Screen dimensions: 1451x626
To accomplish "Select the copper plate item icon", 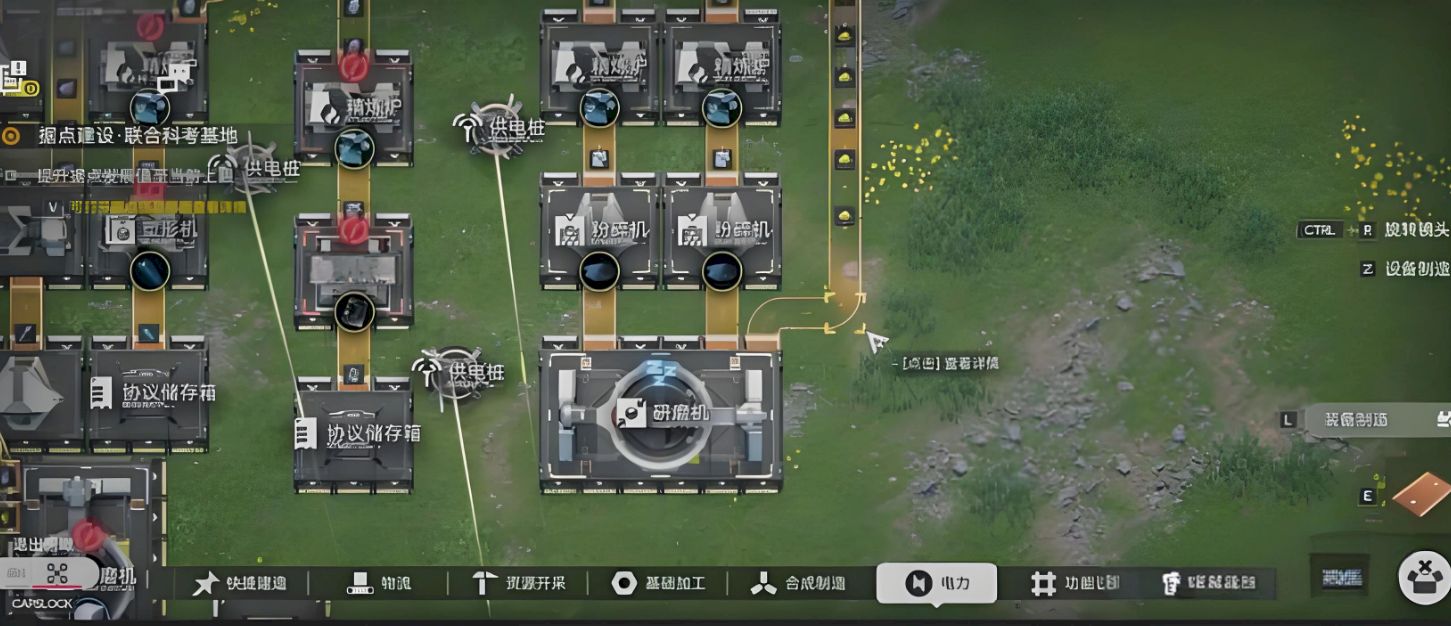I will pyautogui.click(x=1421, y=494).
